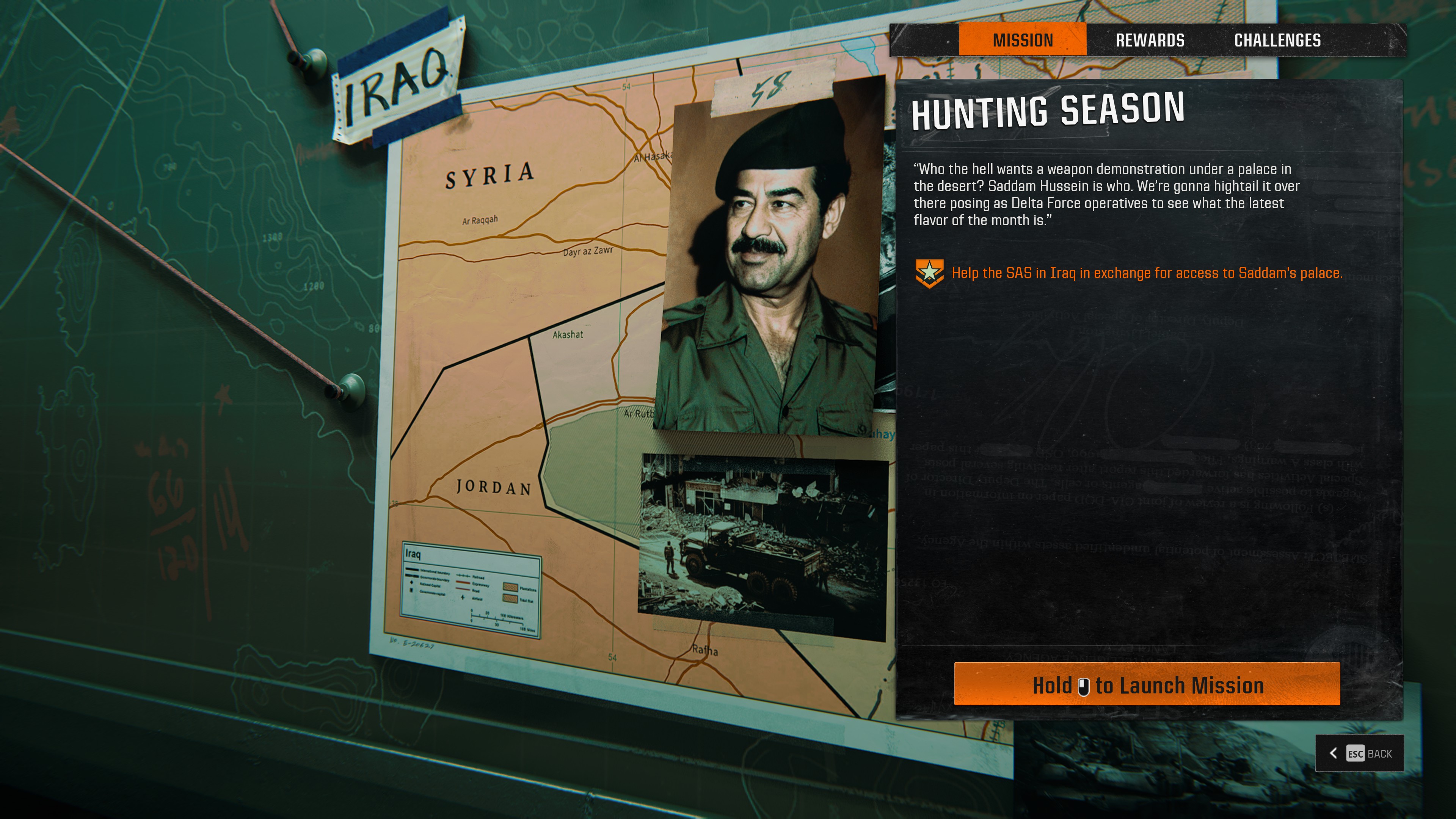Viewport: 1456px width, 819px height.
Task: Go back with the Back button
Action: point(1359,753)
